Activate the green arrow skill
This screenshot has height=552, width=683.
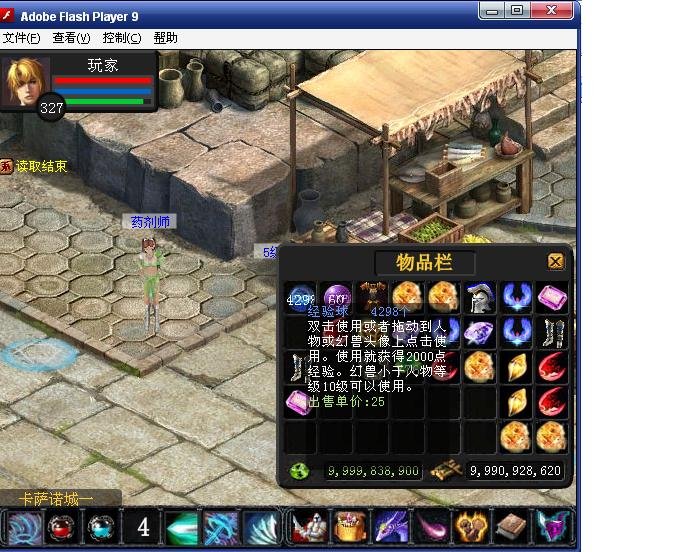[181, 527]
